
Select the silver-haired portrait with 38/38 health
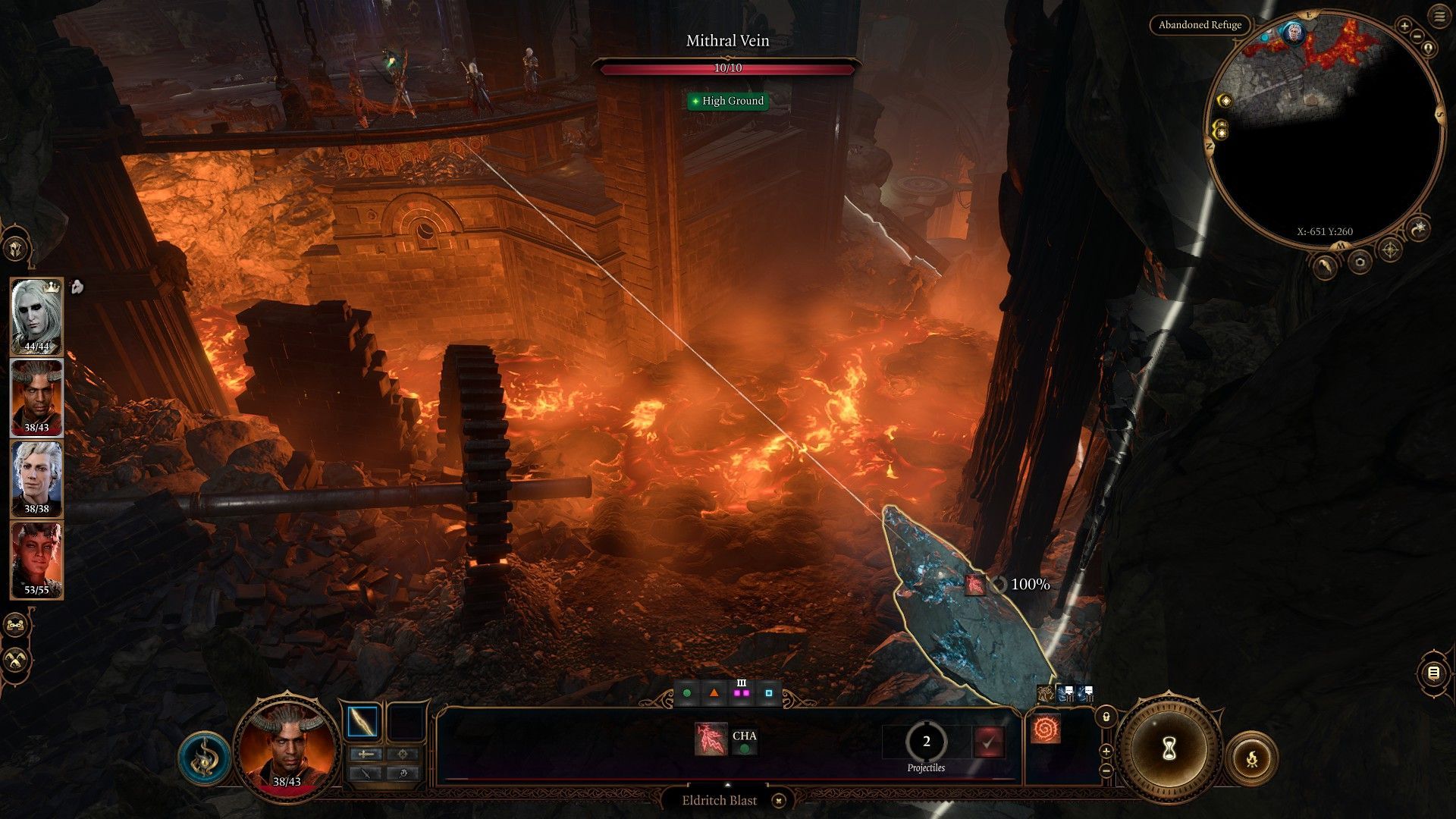pyautogui.click(x=36, y=479)
